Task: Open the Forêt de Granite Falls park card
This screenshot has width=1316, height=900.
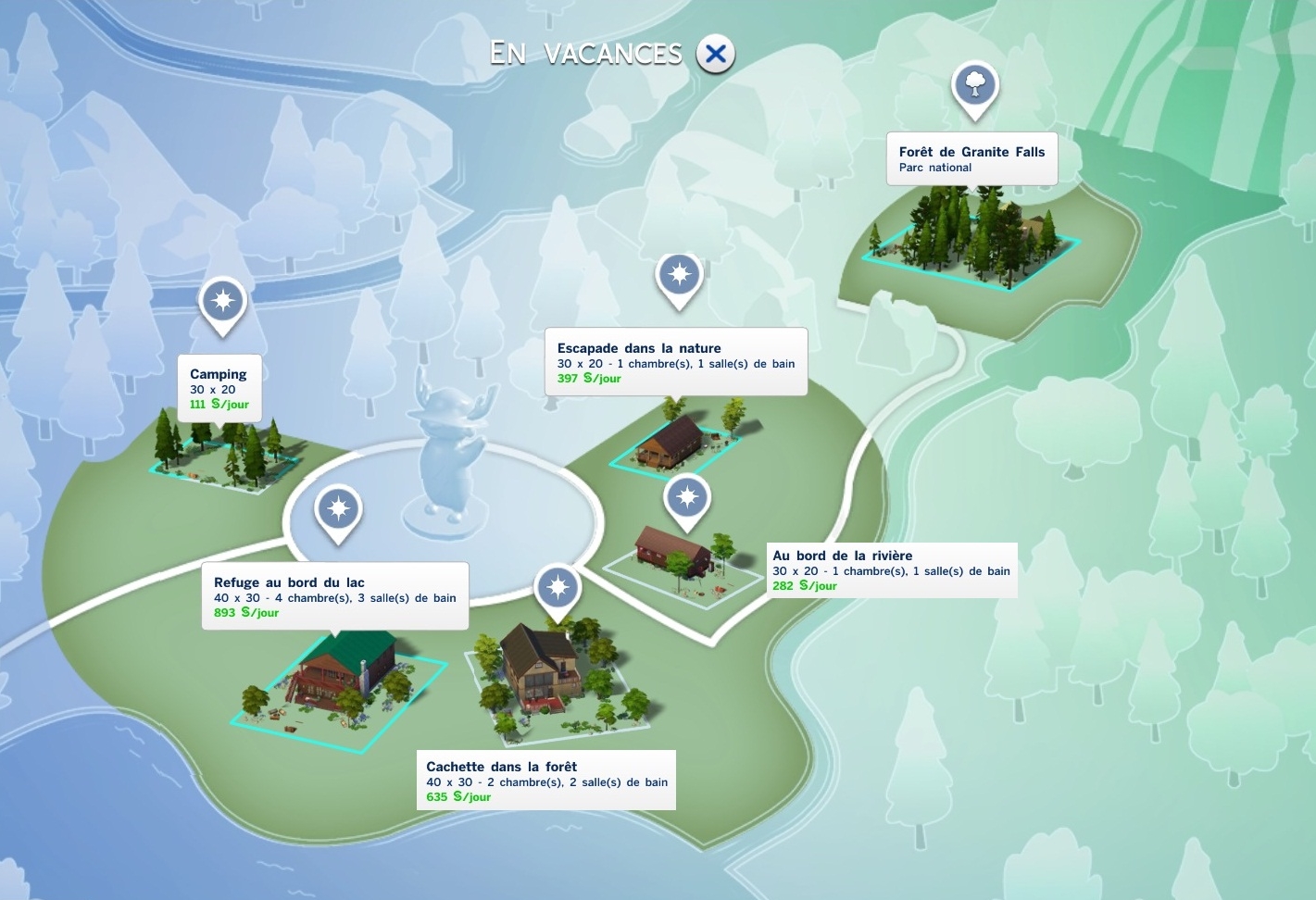Action: click(971, 158)
